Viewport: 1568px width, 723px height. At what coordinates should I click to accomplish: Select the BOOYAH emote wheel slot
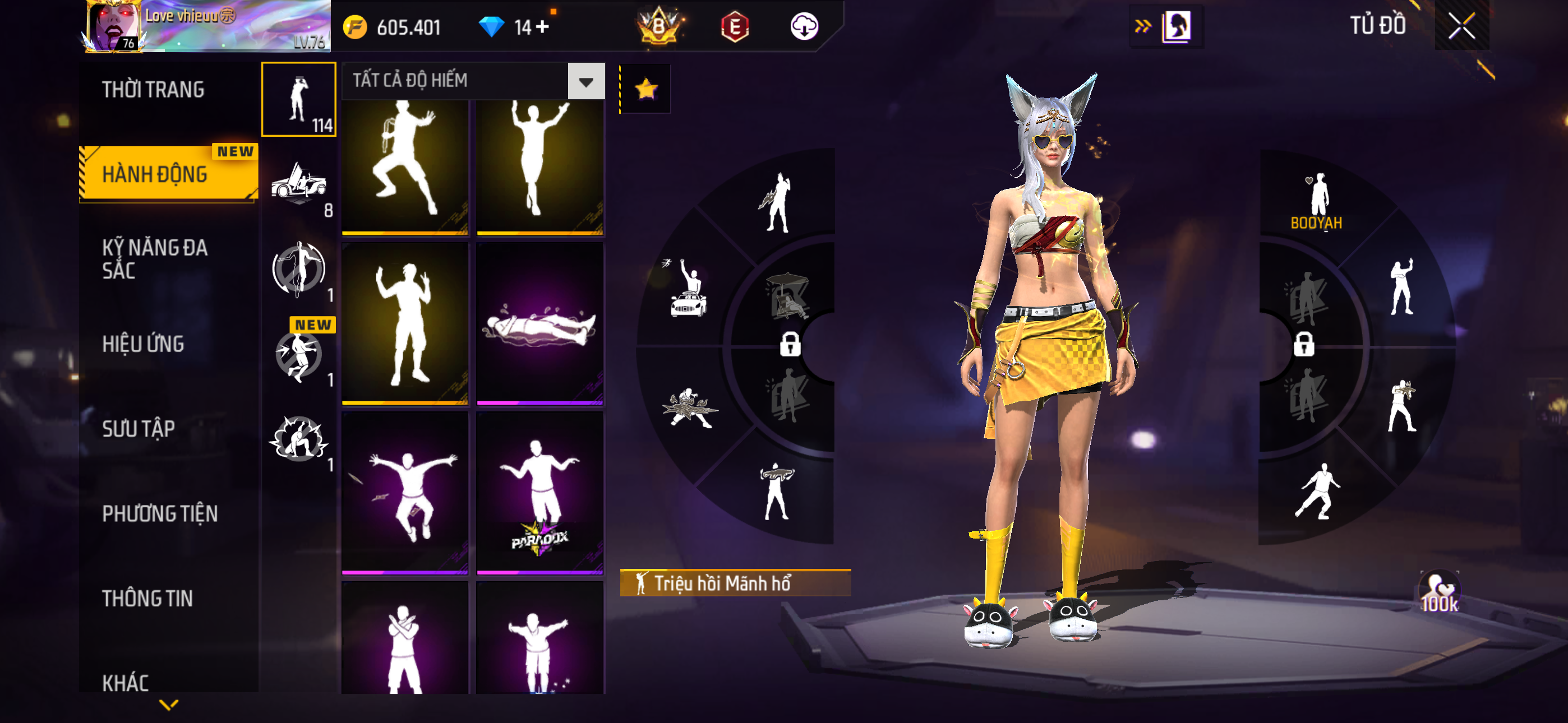point(1317,200)
